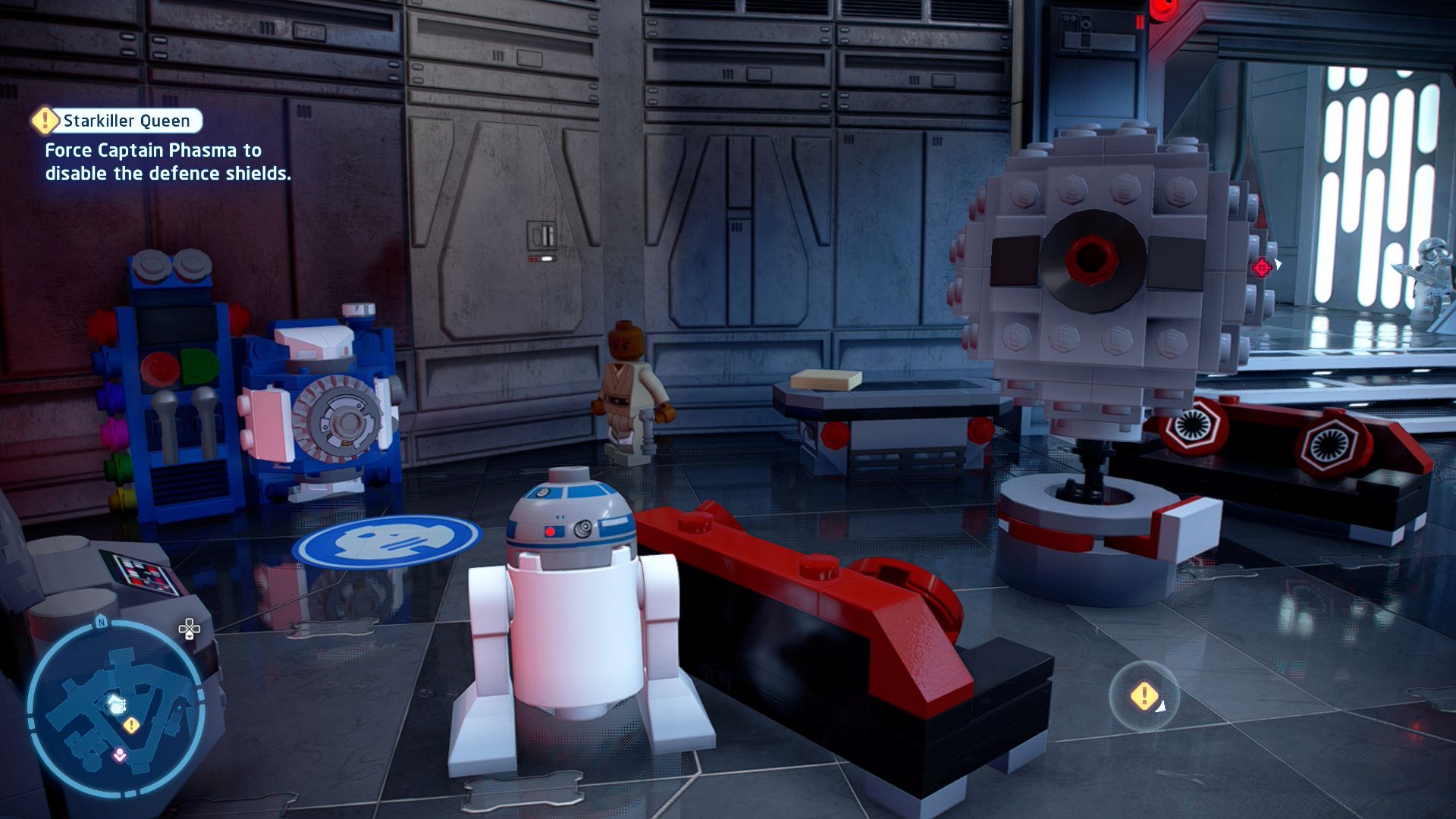1456x819 pixels.
Task: Click the yellow exclamation quest title icon
Action: click(45, 120)
